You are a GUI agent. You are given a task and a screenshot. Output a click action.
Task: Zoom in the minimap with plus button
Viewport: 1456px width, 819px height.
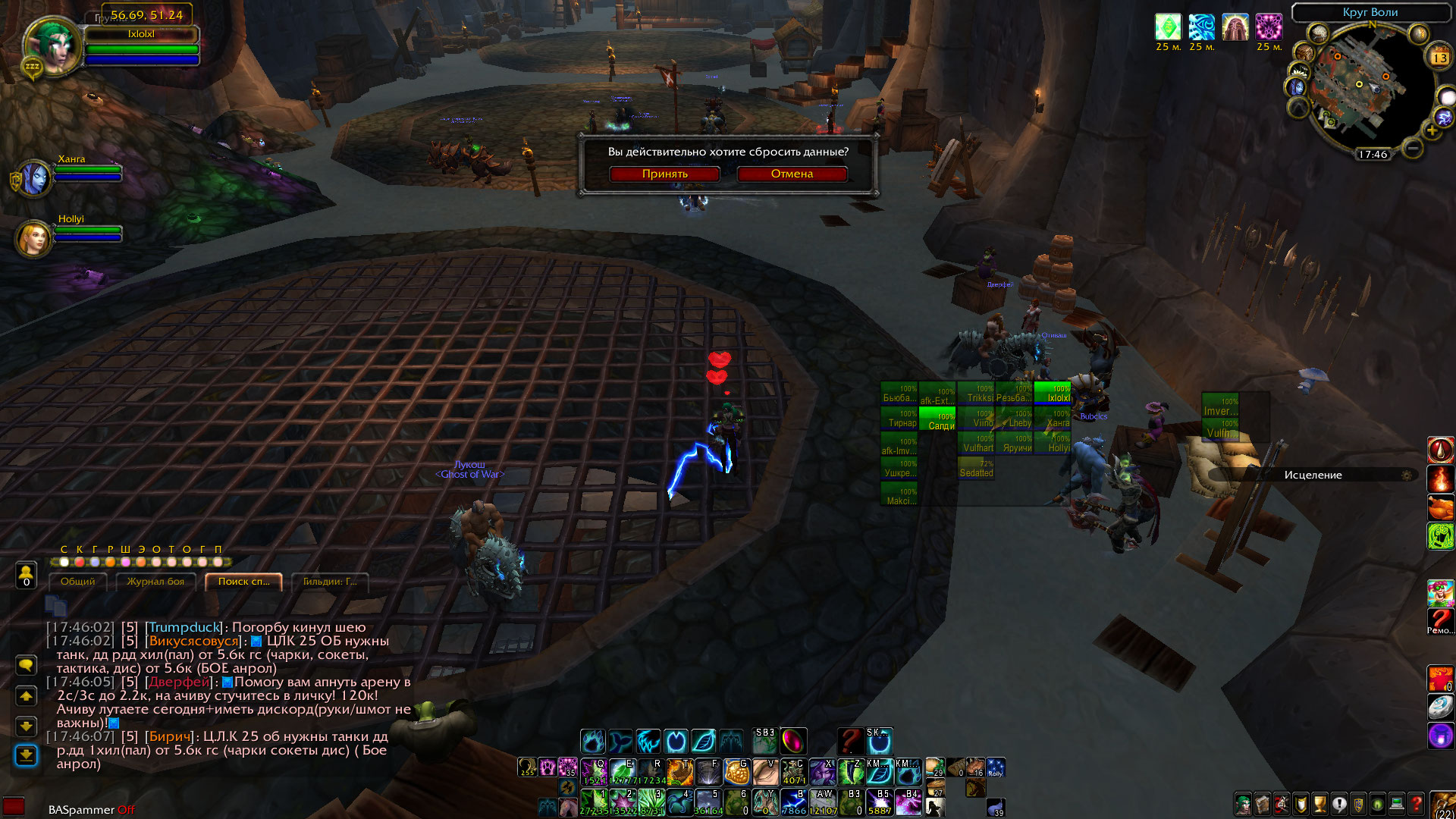pos(1432,130)
